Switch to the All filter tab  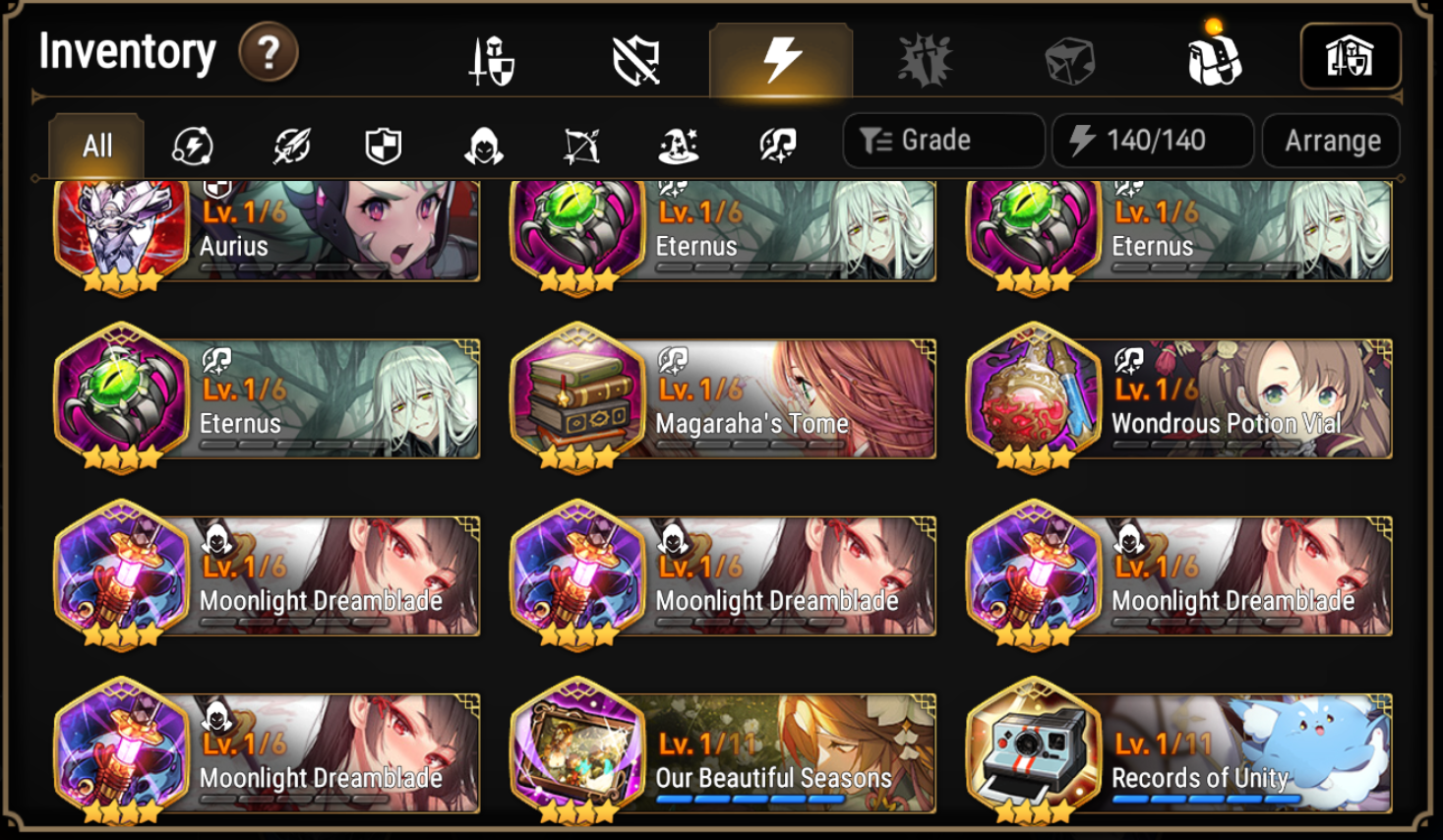coord(95,144)
